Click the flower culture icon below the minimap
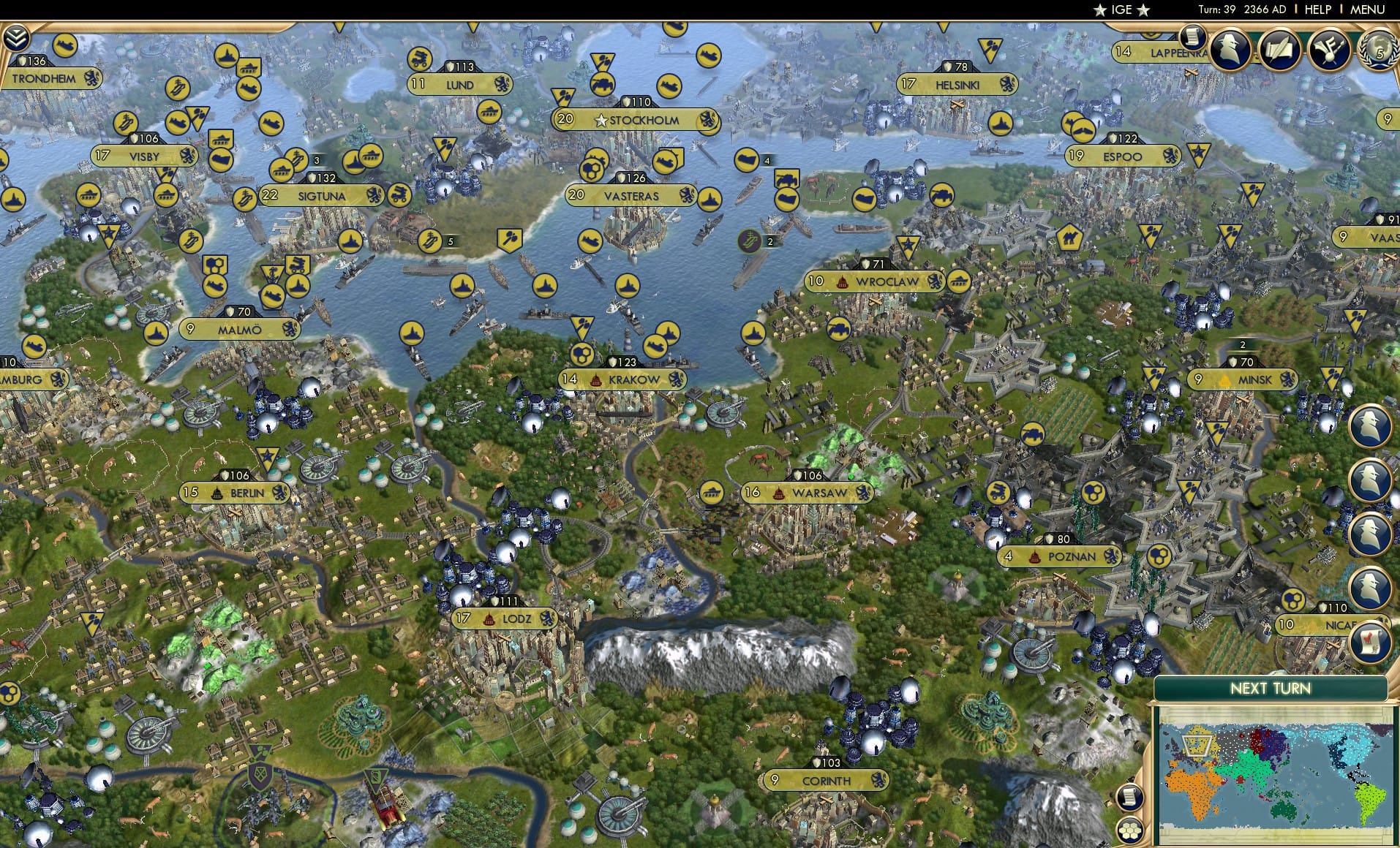Image resolution: width=1400 pixels, height=848 pixels. 1131,830
